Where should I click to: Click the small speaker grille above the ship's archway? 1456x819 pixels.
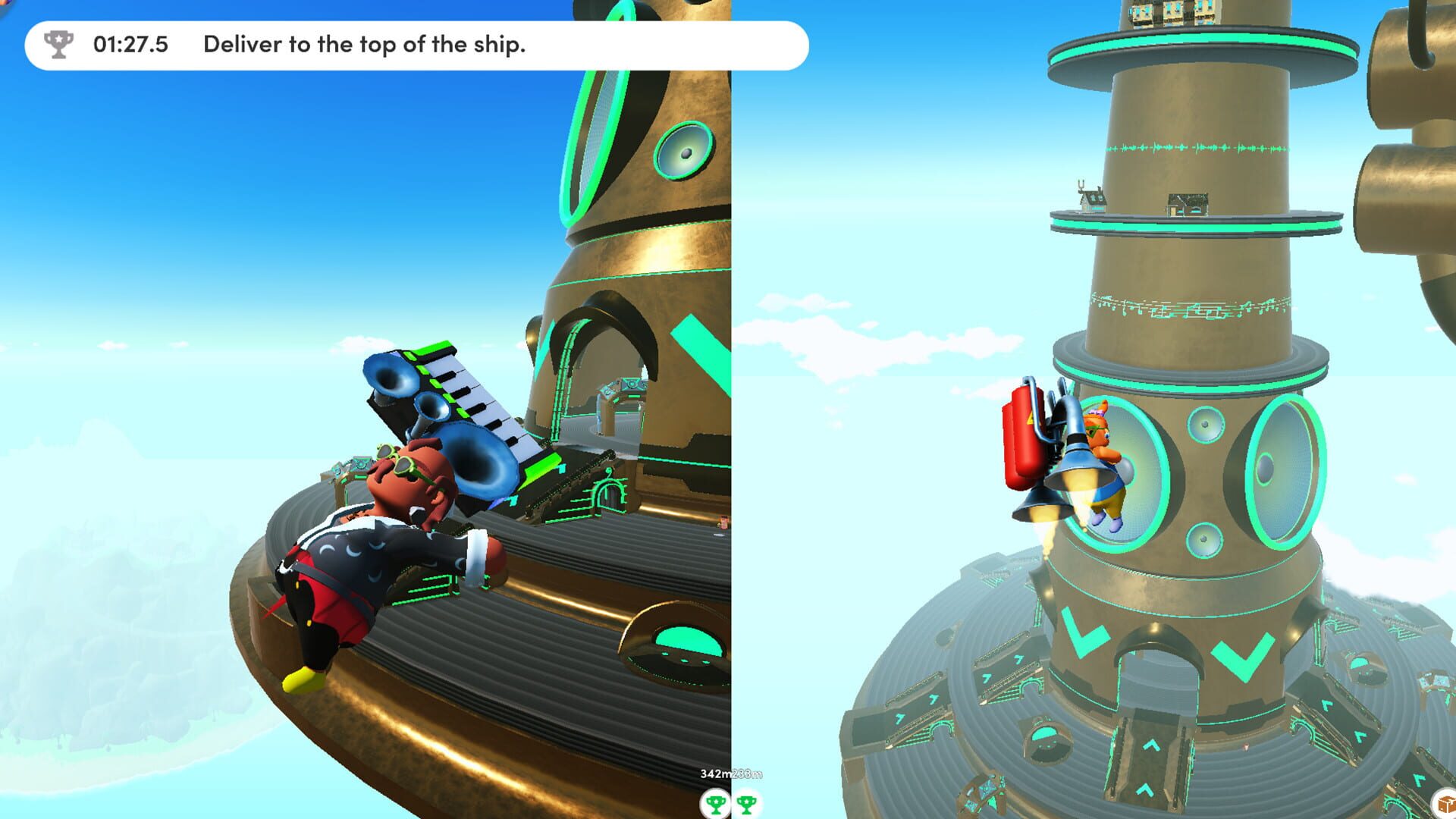(684, 149)
